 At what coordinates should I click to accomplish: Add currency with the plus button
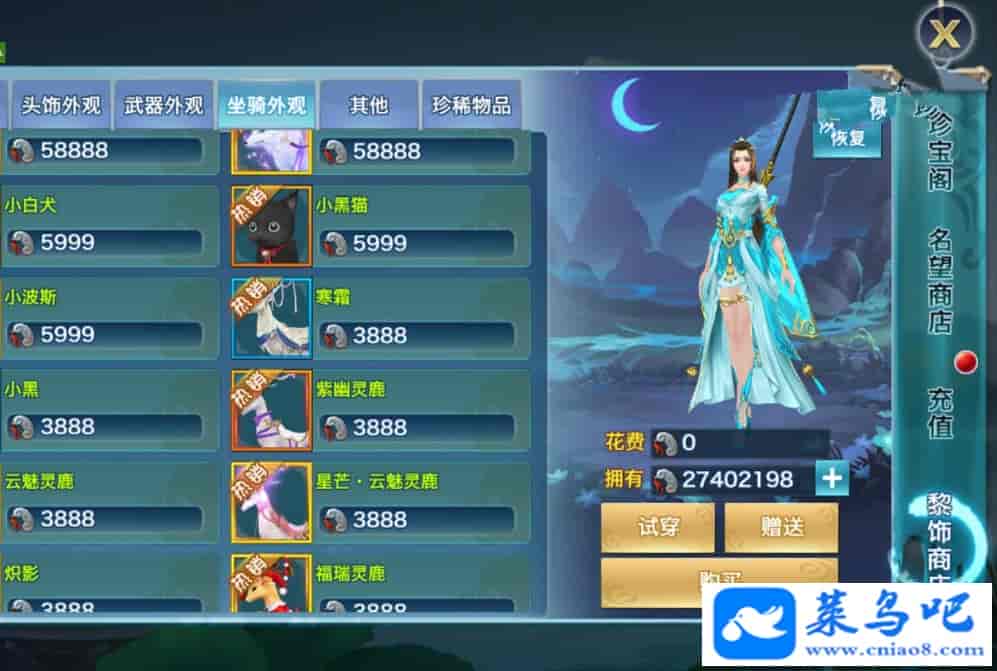[831, 479]
